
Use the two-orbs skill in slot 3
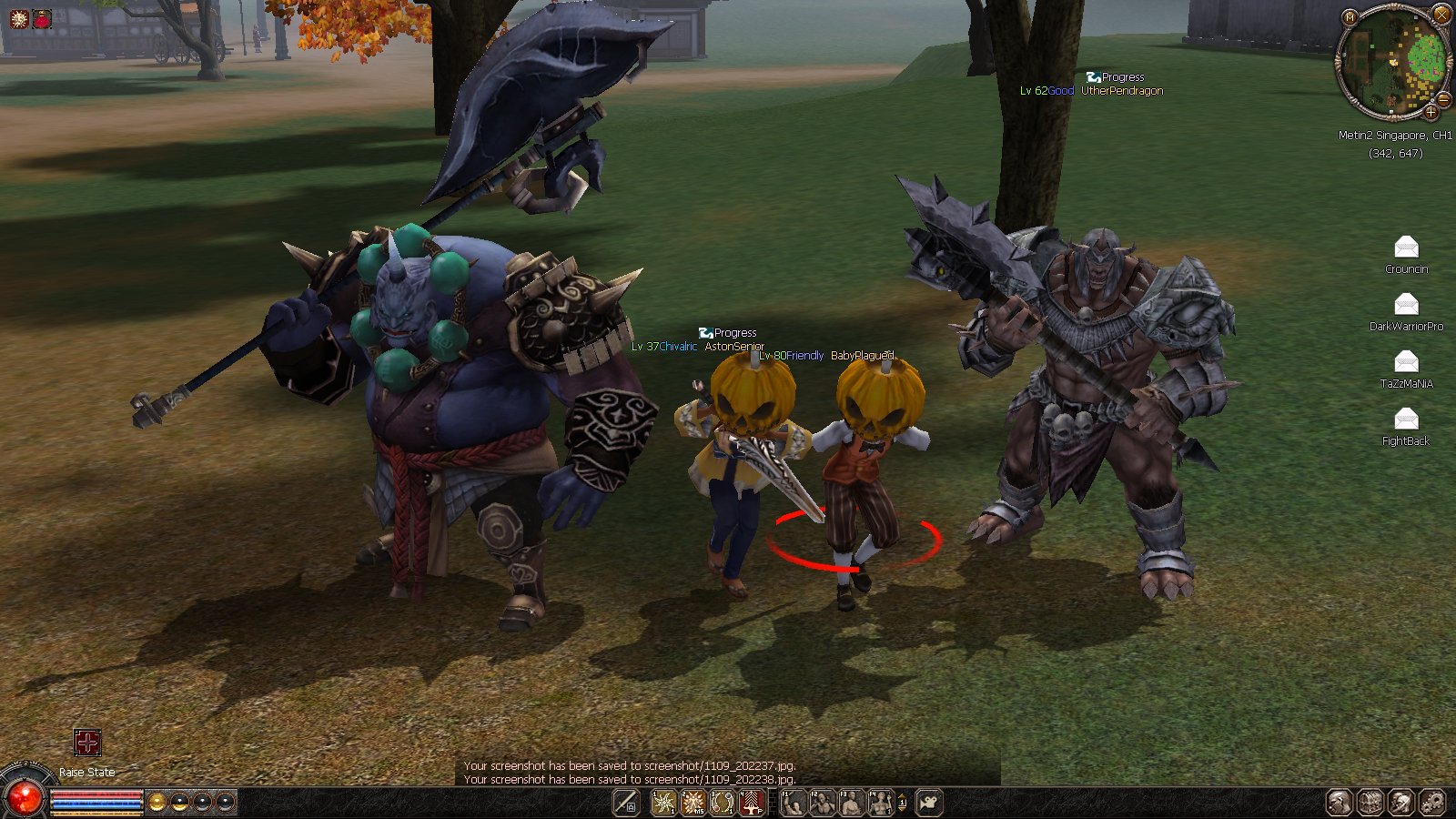[723, 803]
